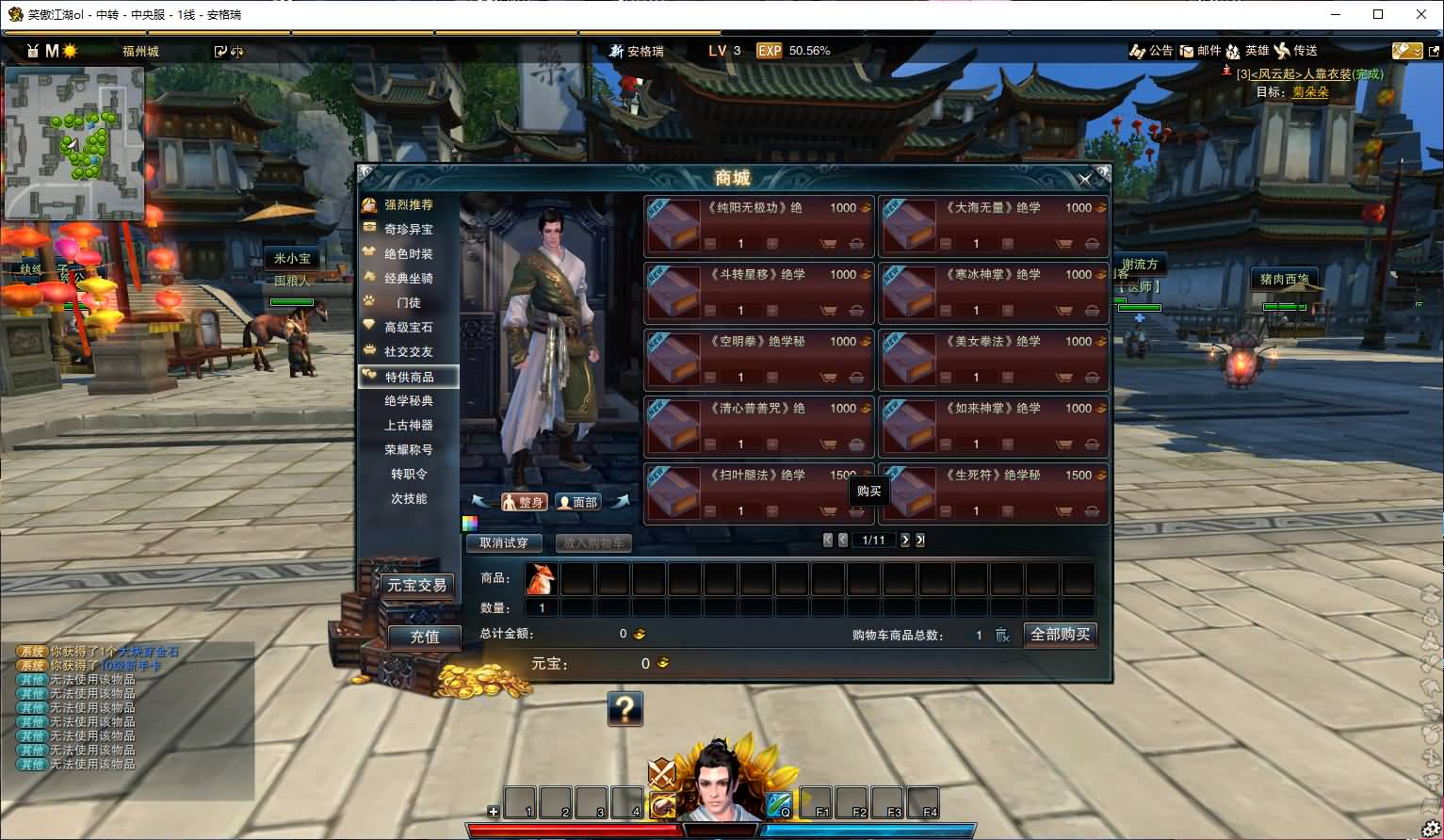Click the 取消试穿 cancel try-on button

[x=504, y=542]
